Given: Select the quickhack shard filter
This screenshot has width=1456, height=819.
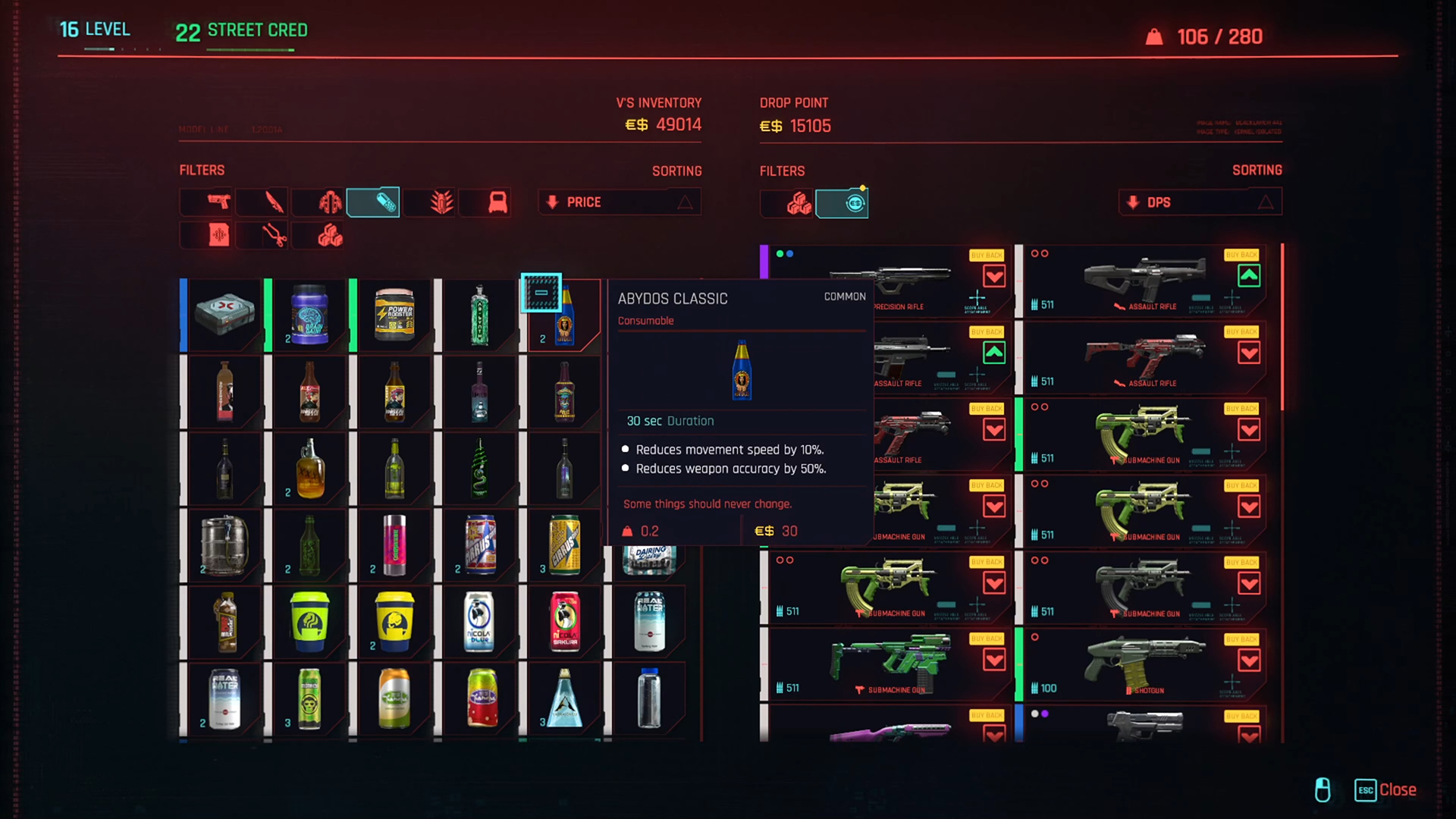Looking at the screenshot, I should coord(206,235).
